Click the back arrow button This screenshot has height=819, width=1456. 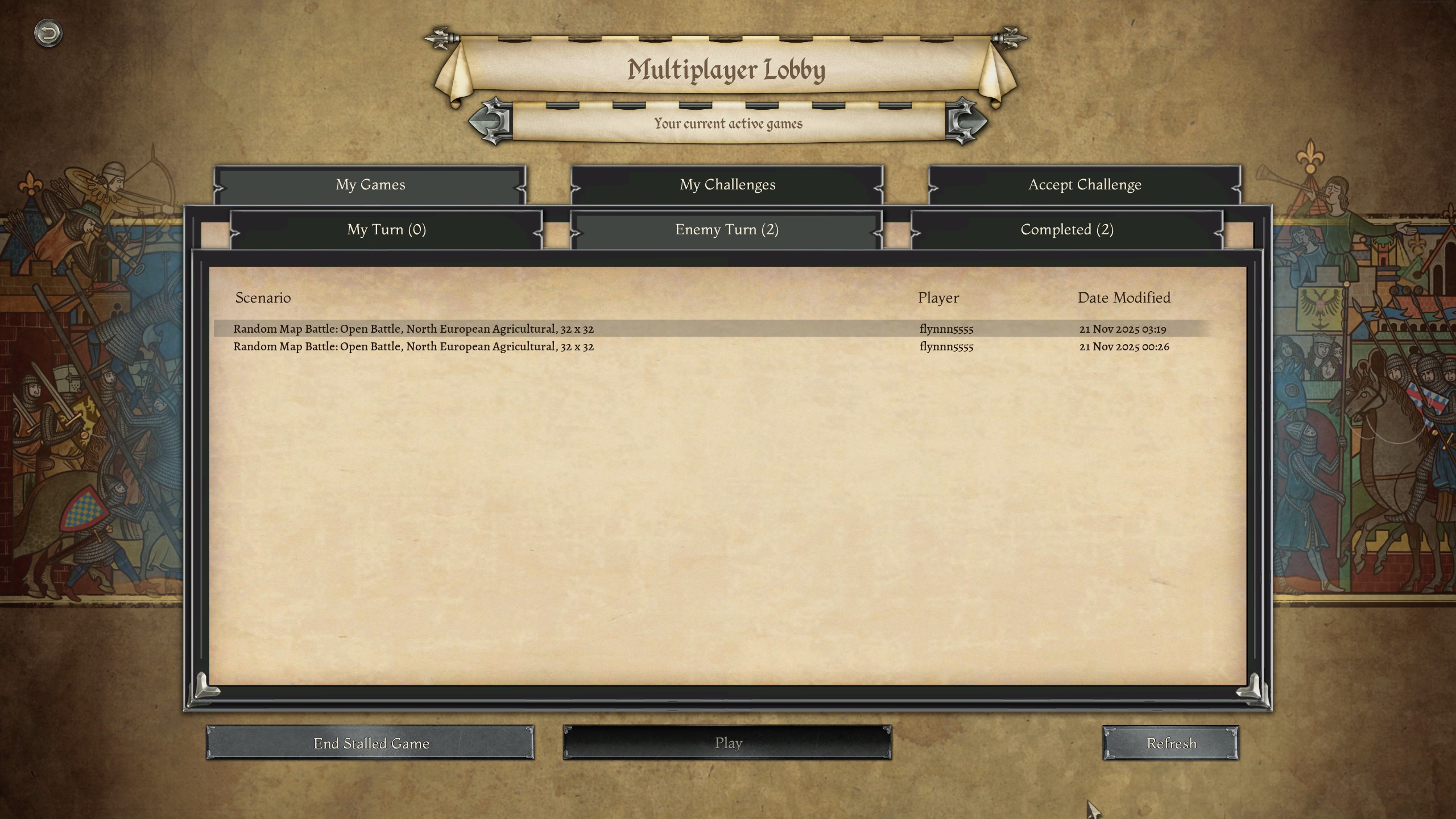48,33
